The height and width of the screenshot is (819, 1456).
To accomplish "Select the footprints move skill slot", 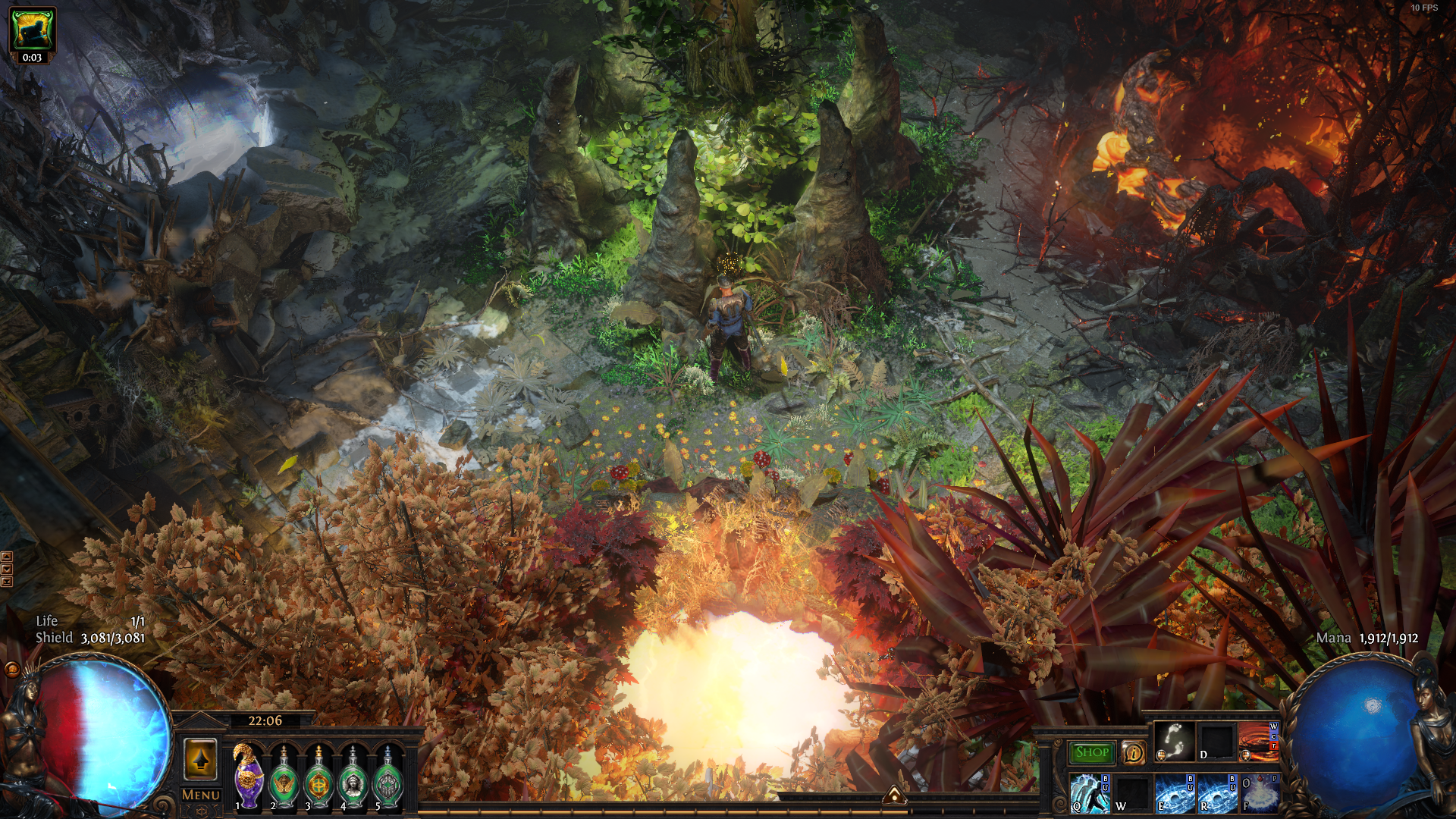I will pos(1174,741).
